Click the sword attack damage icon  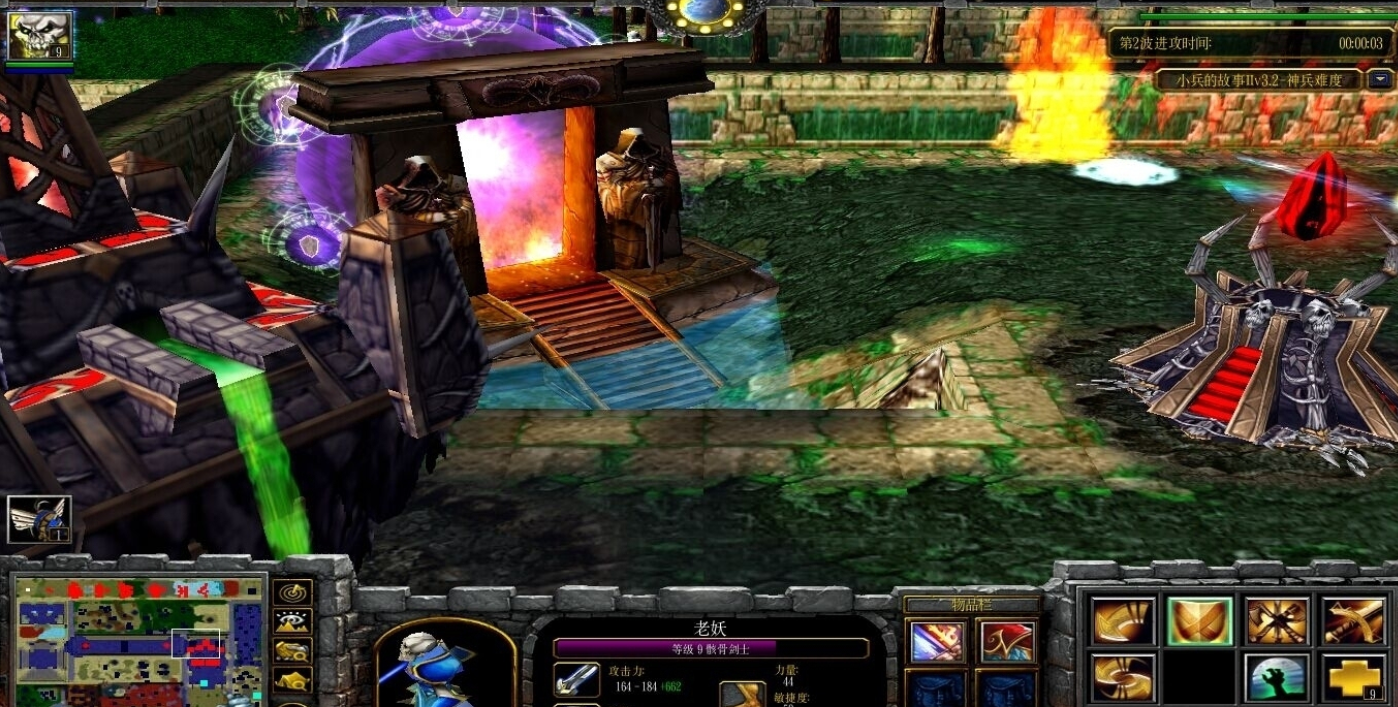coord(577,680)
